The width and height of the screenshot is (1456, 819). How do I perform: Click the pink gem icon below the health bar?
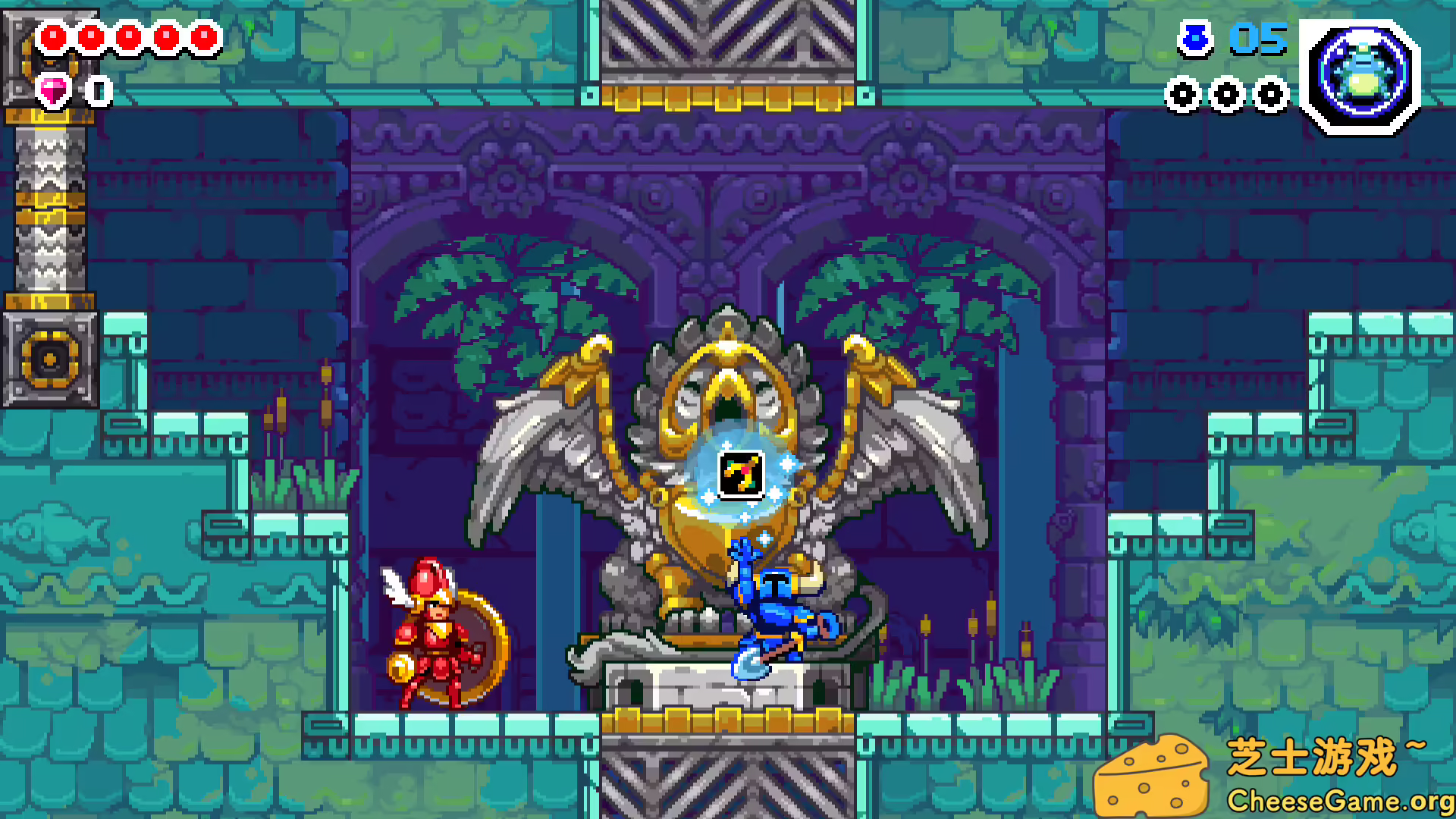tap(52, 91)
